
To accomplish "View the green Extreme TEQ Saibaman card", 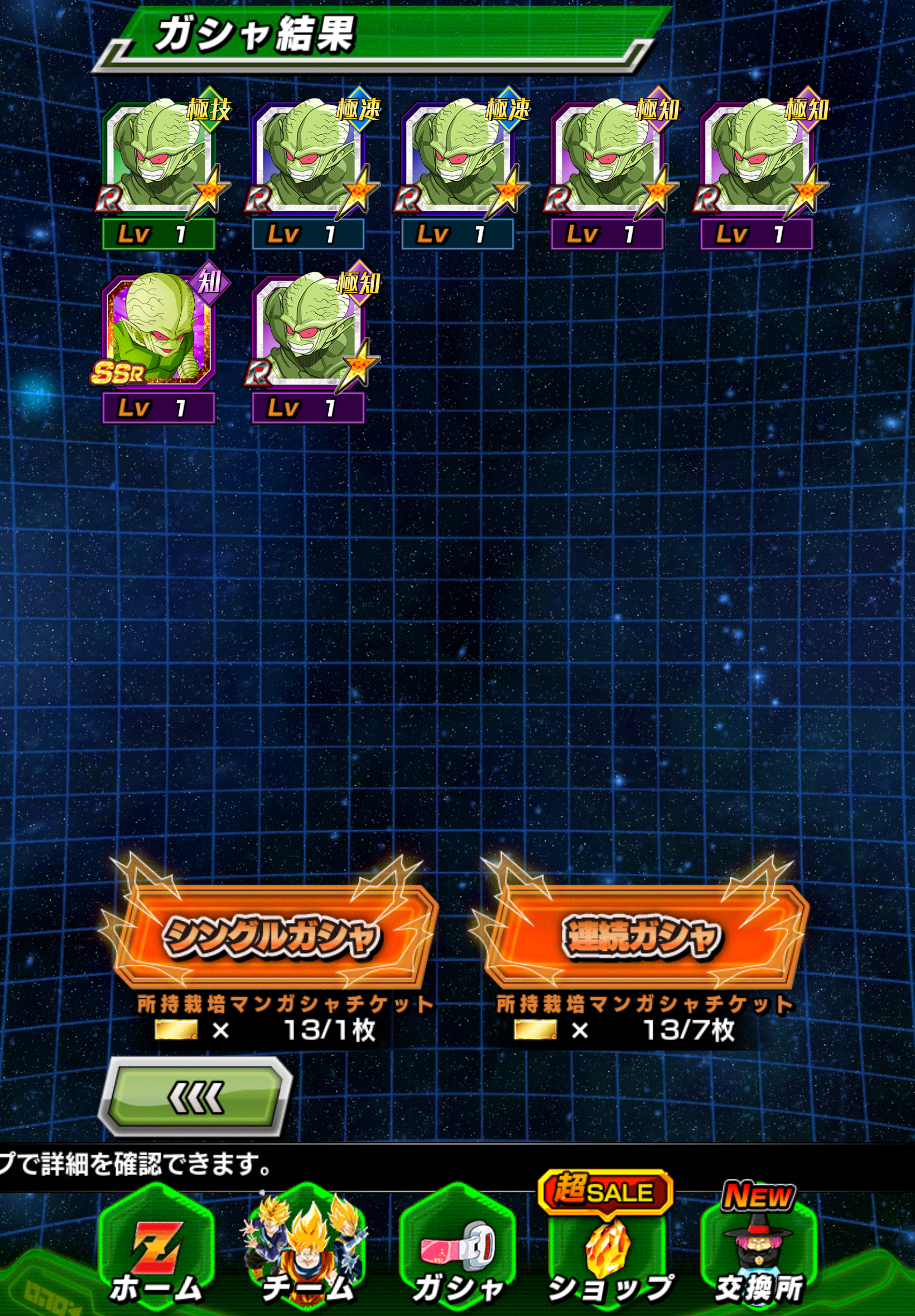I will pos(159,159).
